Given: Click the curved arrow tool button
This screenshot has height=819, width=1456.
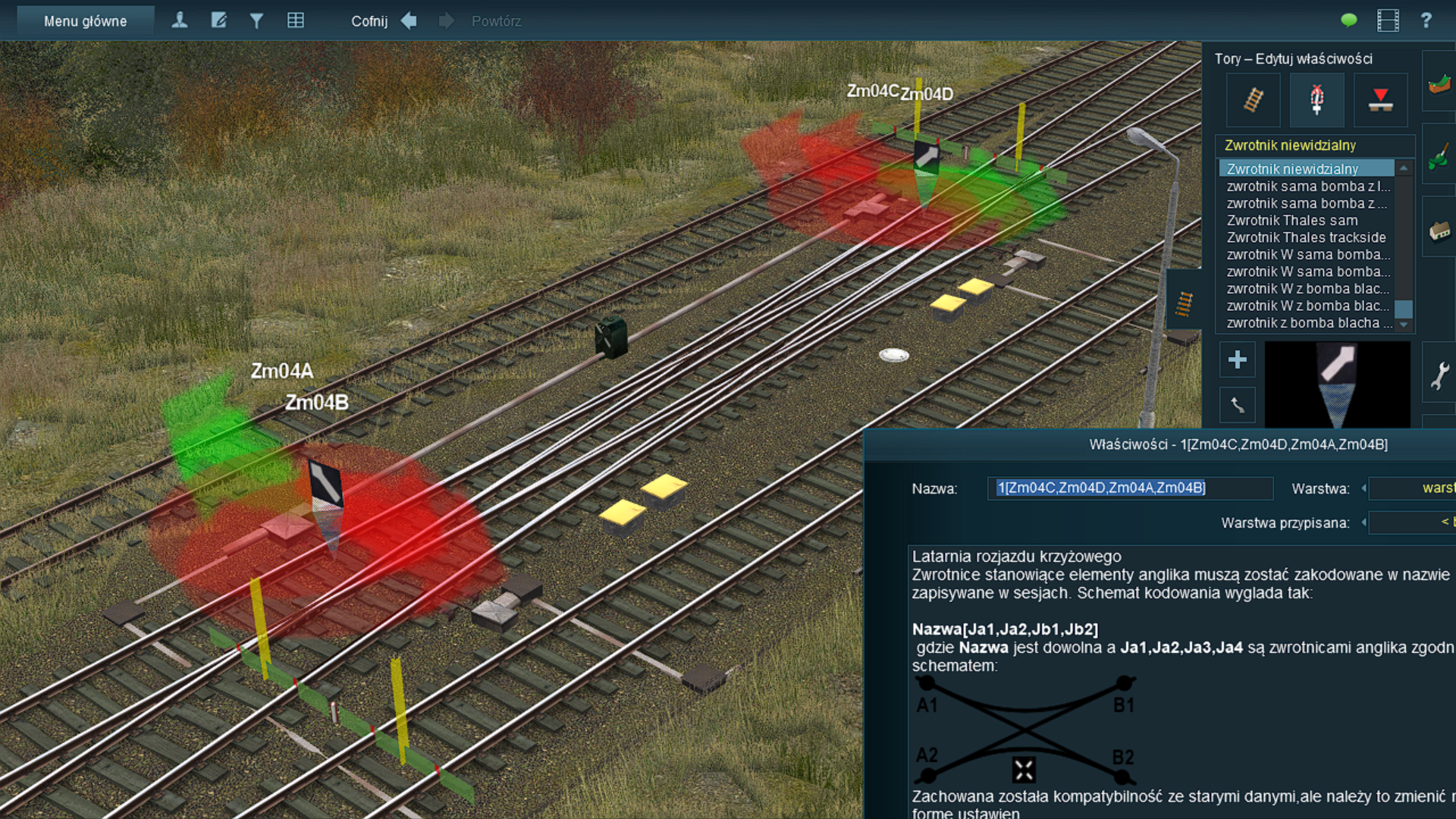Looking at the screenshot, I should click(1238, 405).
